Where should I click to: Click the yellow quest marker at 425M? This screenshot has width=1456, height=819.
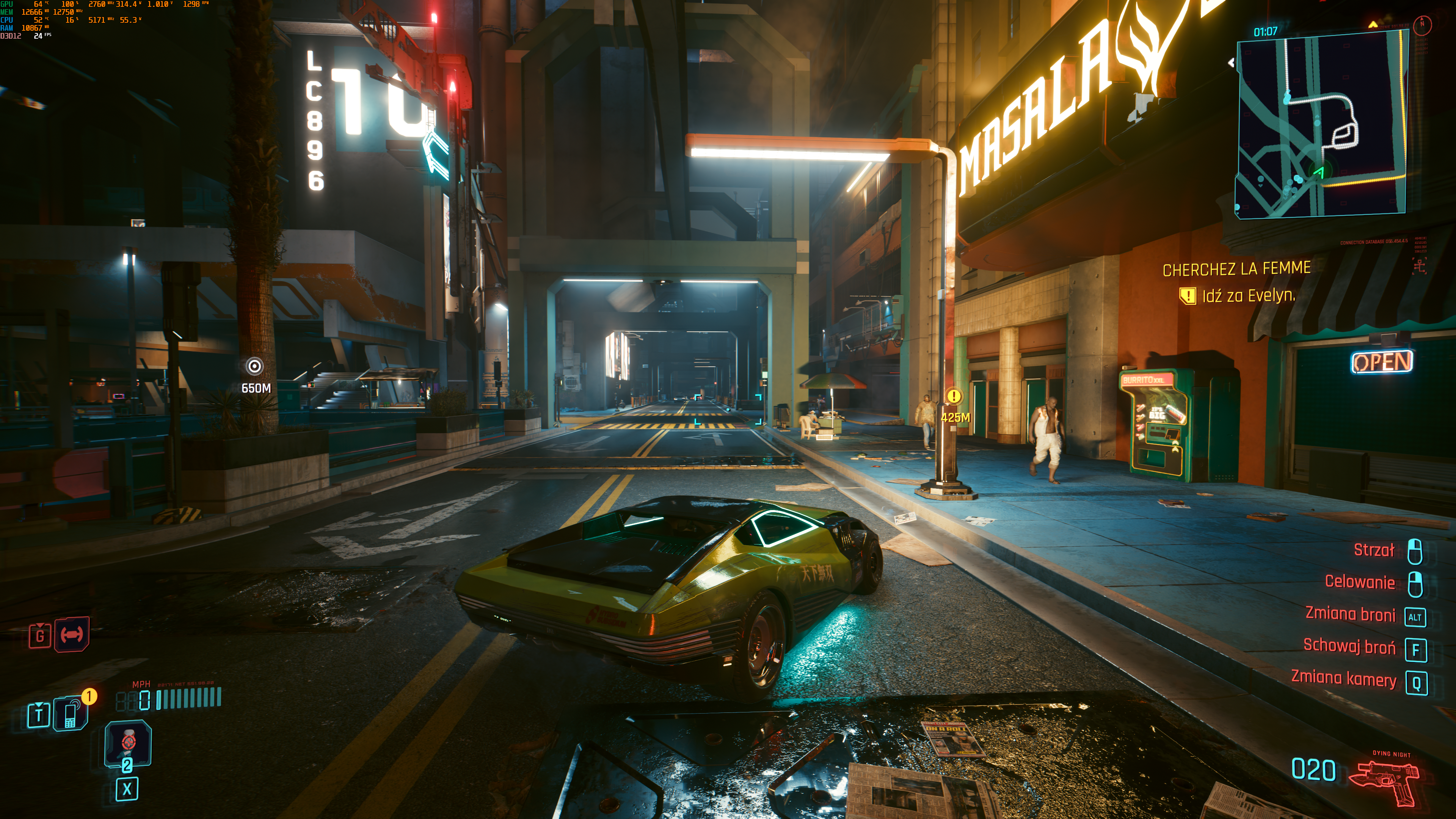(x=954, y=396)
